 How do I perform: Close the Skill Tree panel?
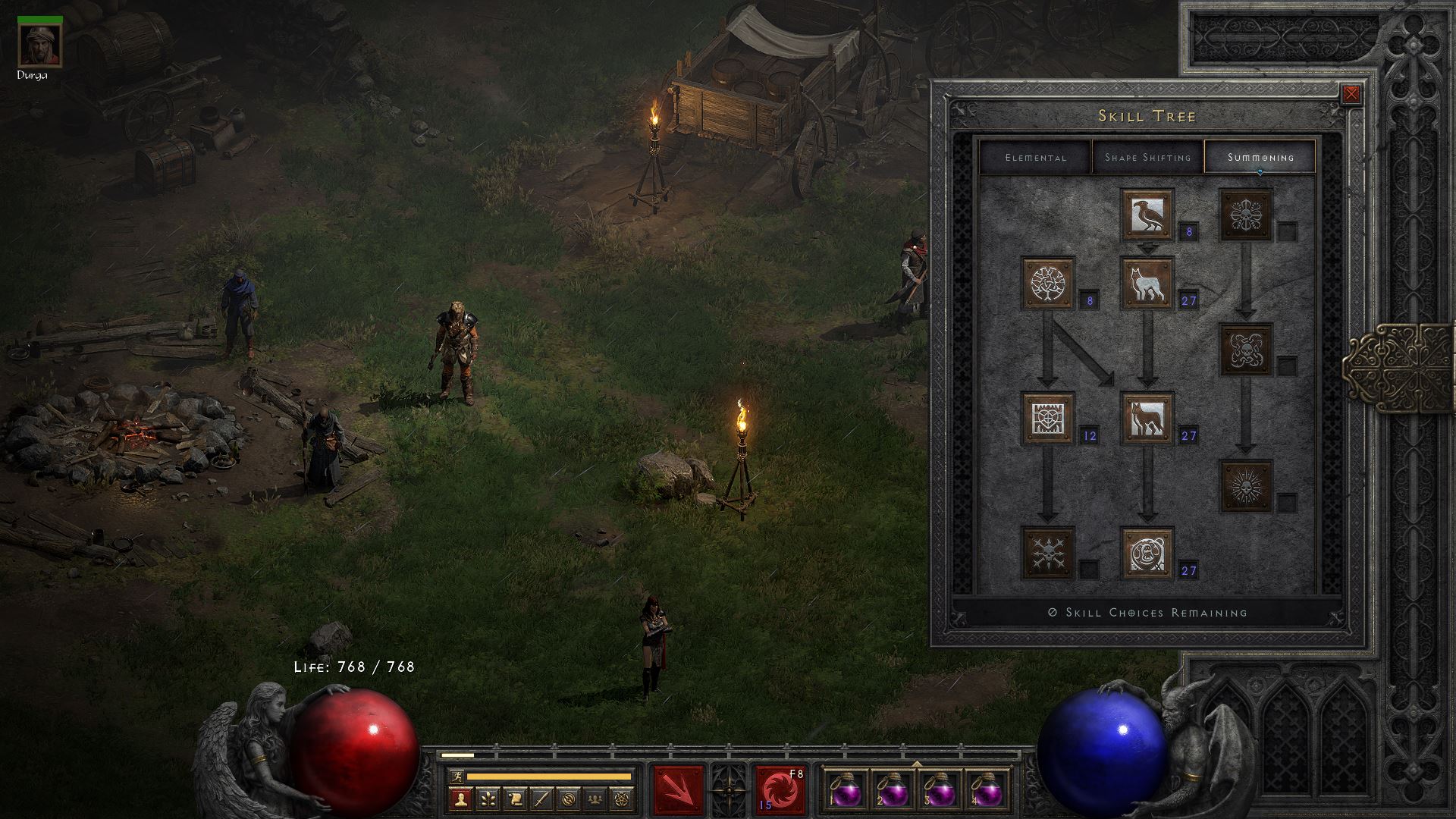1351,95
